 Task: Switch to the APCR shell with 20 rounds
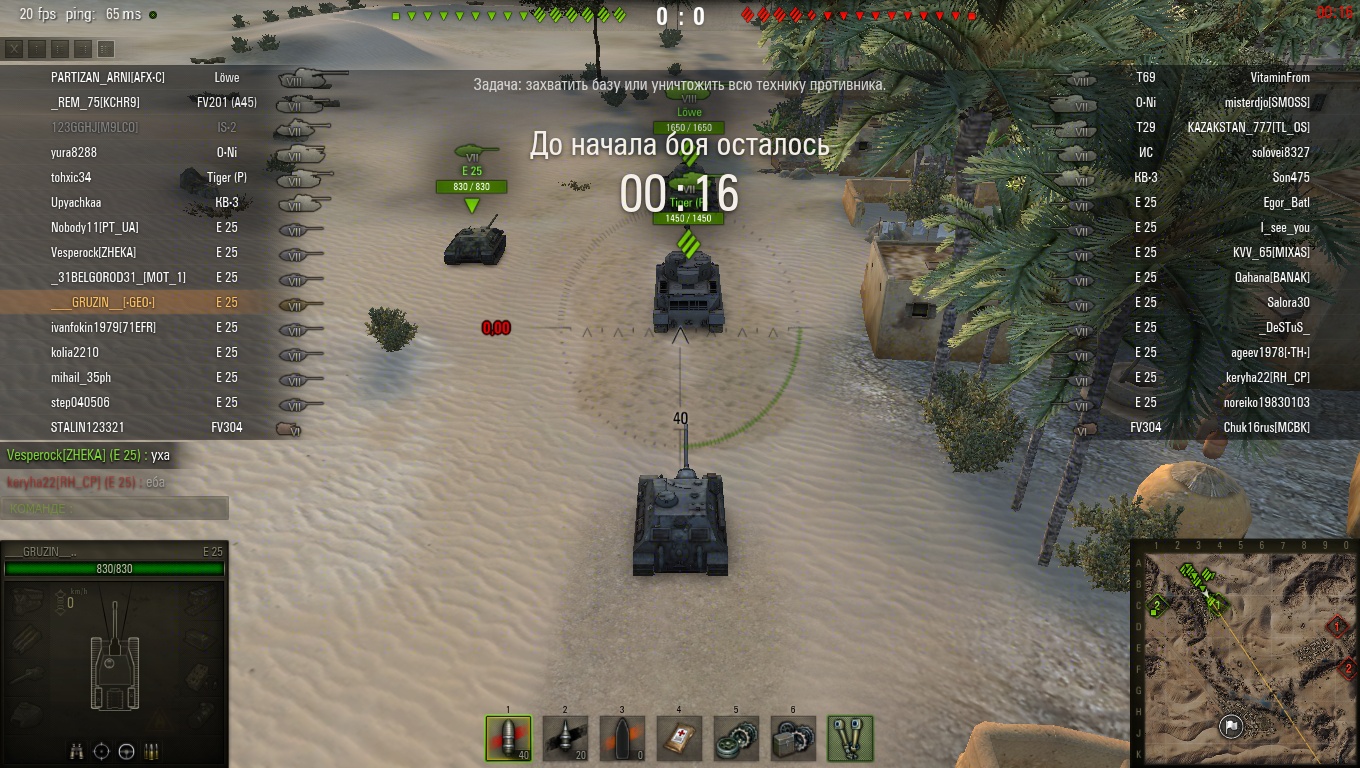click(x=565, y=738)
